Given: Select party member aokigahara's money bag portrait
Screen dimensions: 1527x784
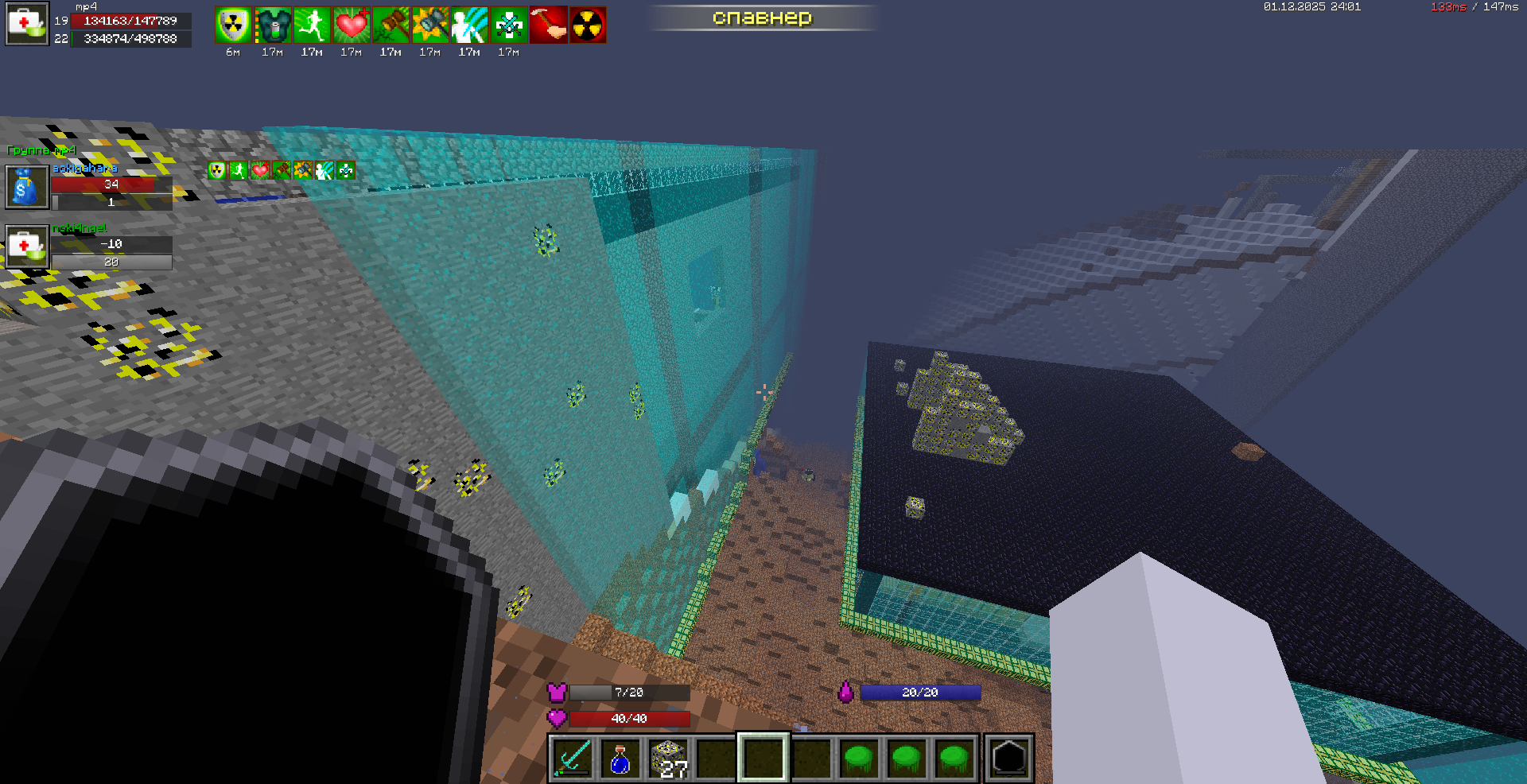Looking at the screenshot, I should (x=27, y=187).
